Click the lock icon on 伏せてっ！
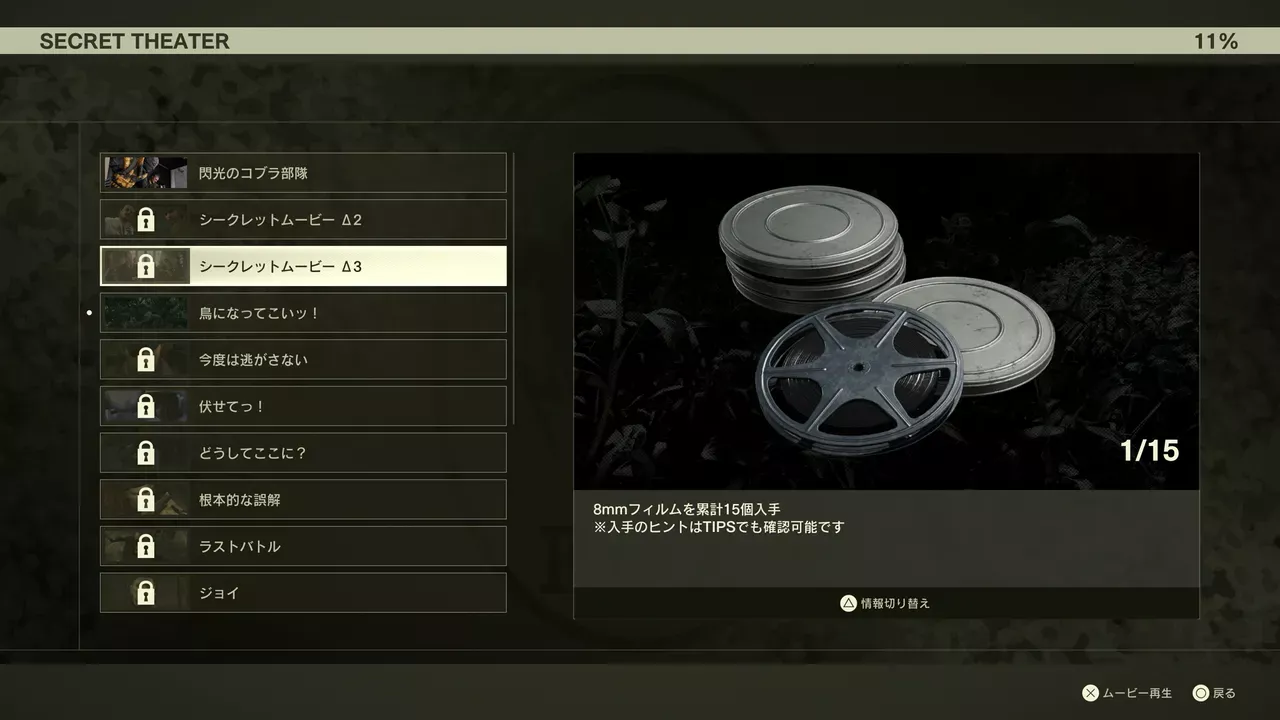Screen dimensions: 1280x720 click(148, 406)
